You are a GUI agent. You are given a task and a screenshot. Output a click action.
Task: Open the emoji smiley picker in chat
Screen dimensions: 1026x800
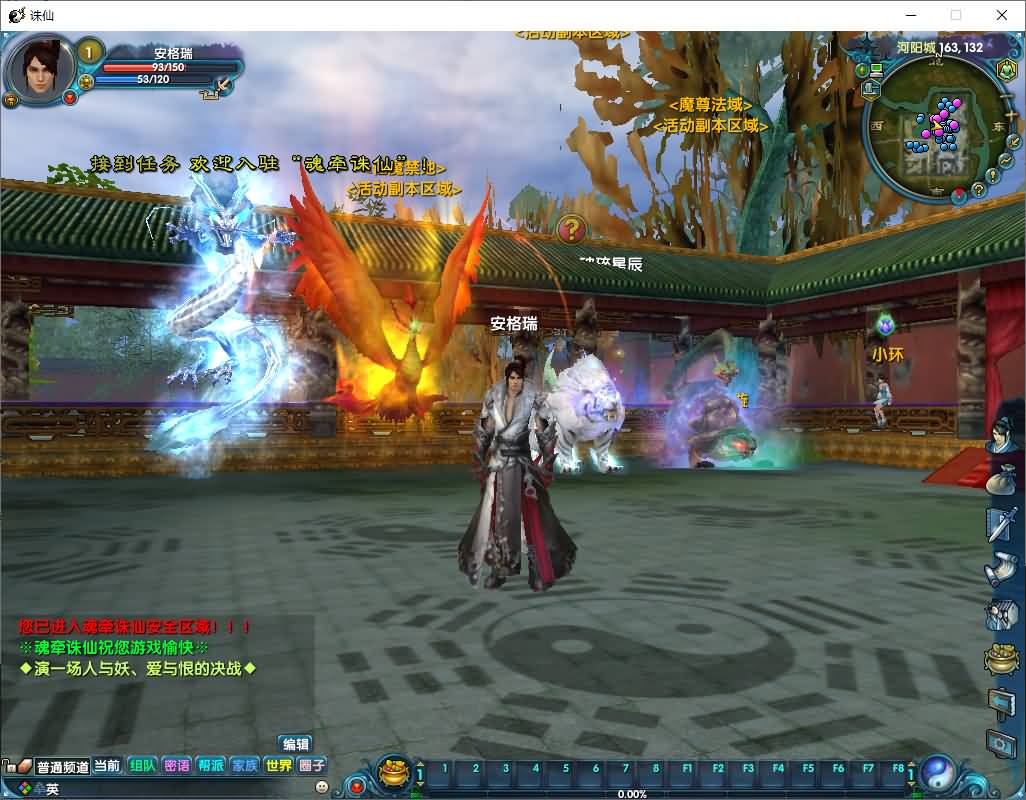point(322,787)
